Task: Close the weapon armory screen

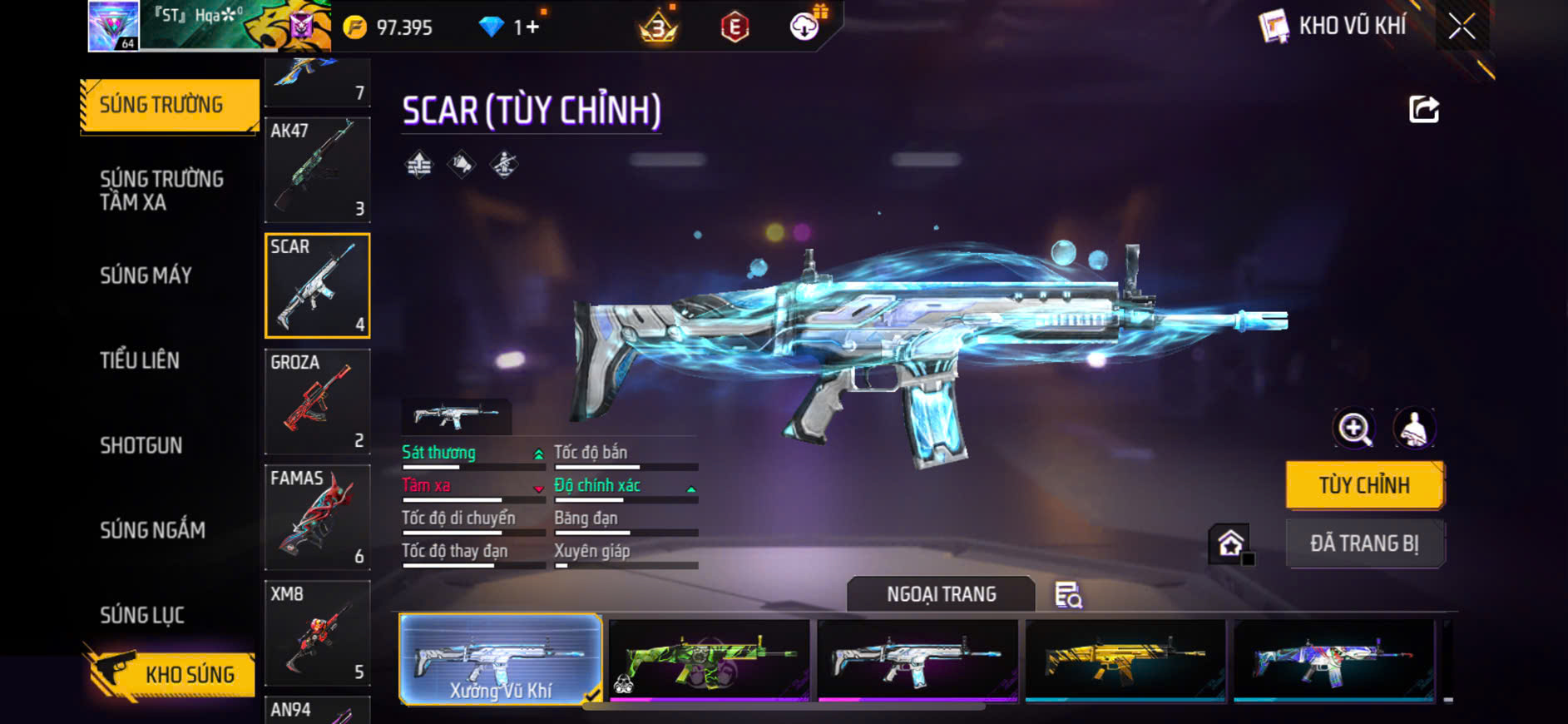Action: [1462, 27]
